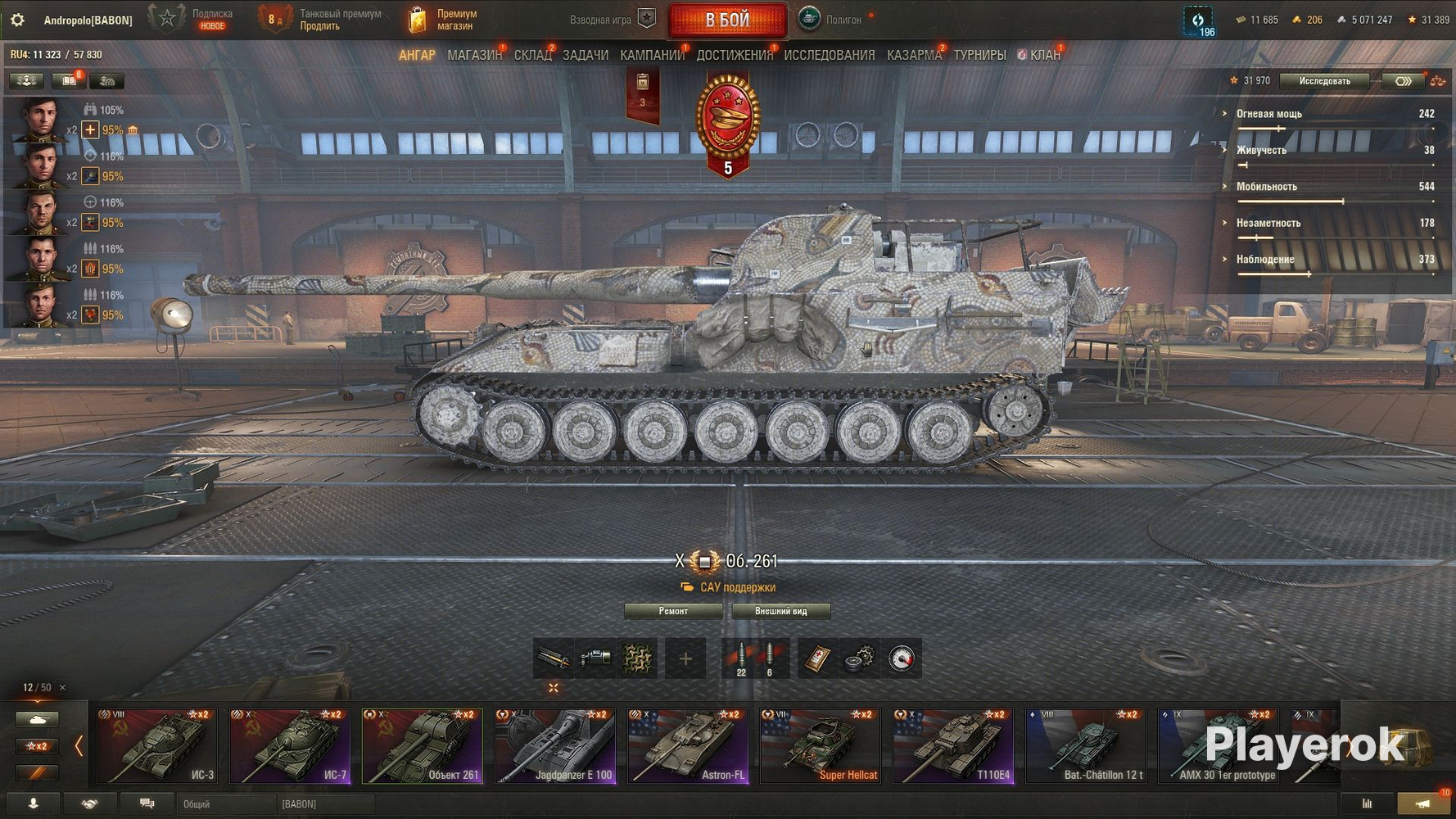Open game settings via the gear icon
Viewport: 1456px width, 819px height.
(x=17, y=20)
